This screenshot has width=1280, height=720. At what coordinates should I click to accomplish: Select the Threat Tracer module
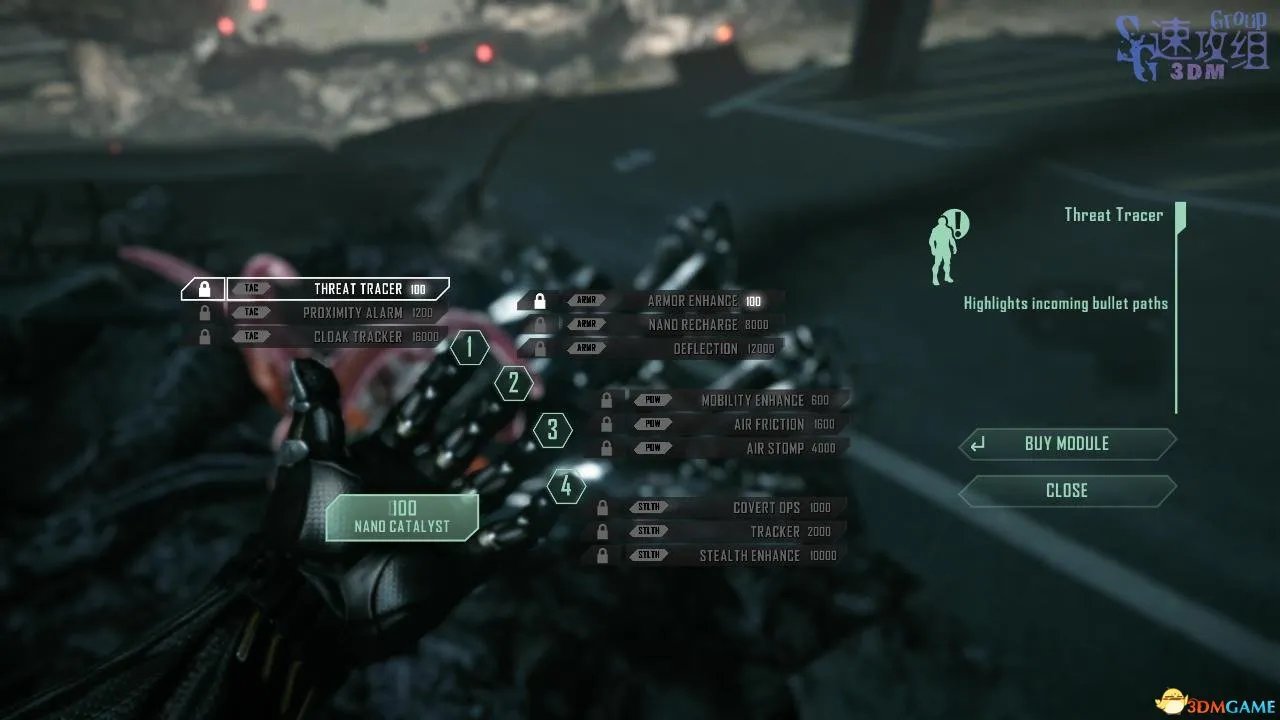338,289
